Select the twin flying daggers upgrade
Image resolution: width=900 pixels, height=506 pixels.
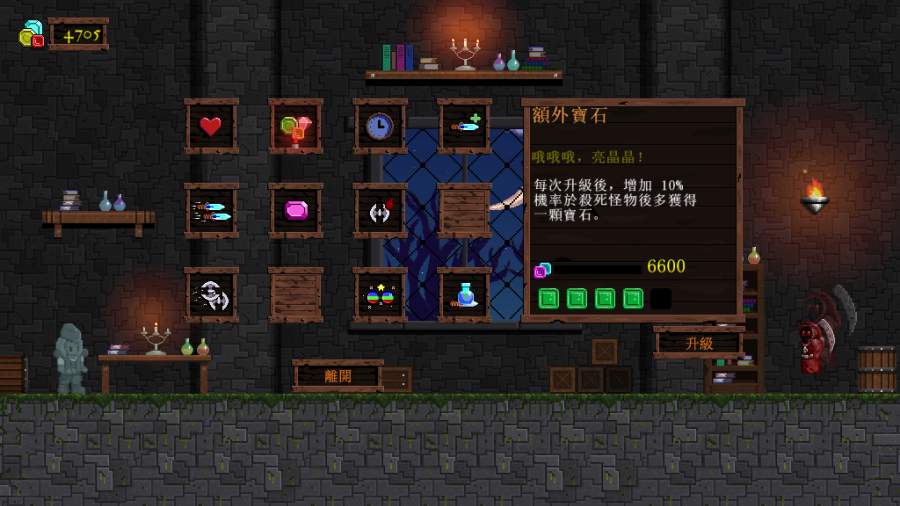pos(211,210)
